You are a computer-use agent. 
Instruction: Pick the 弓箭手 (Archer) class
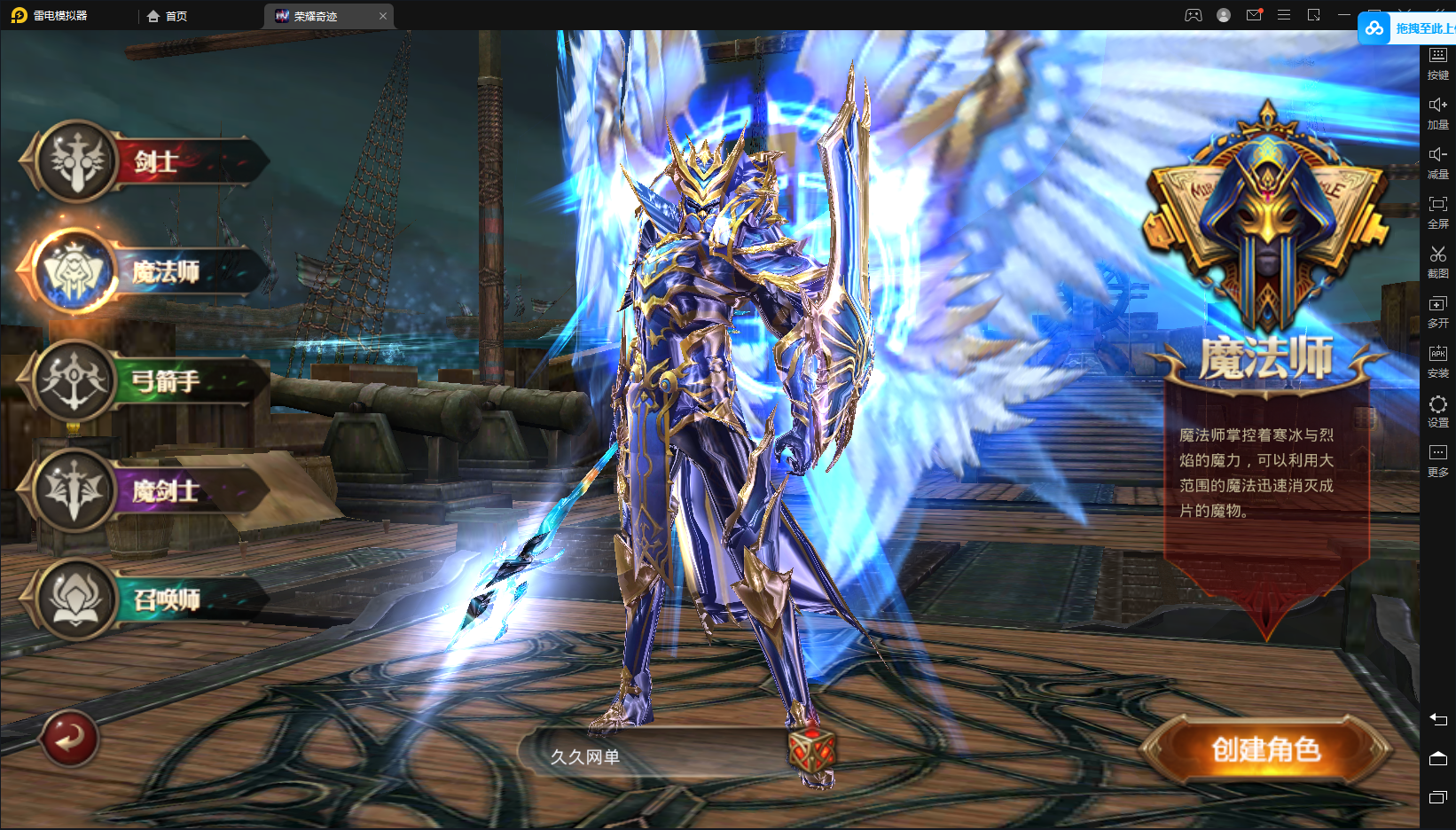click(151, 381)
